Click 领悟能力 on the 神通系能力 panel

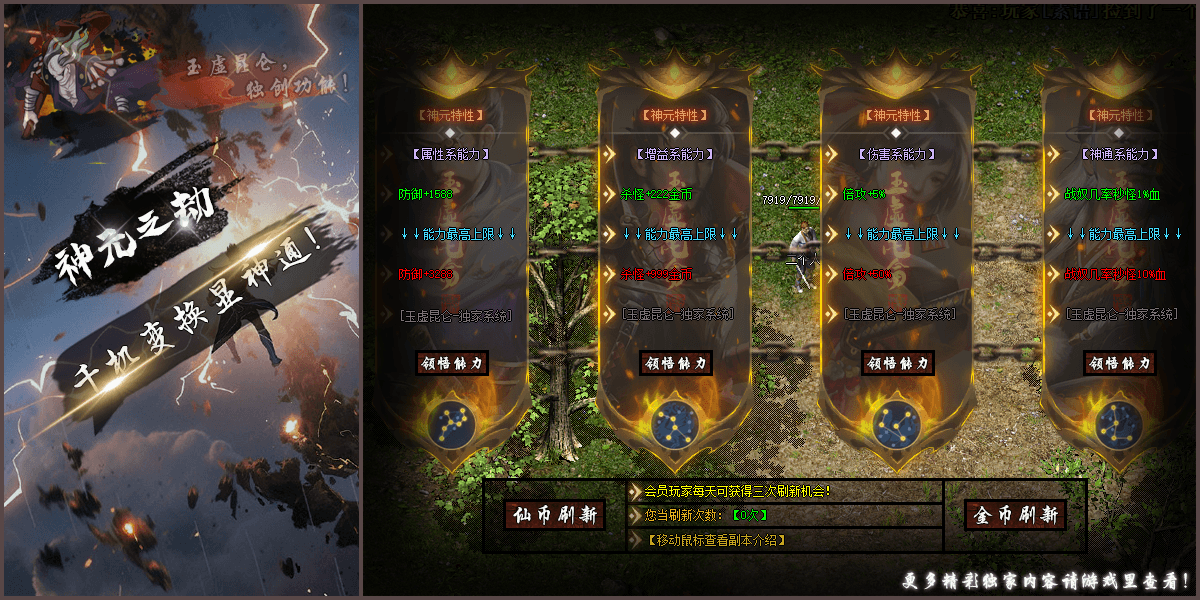click(x=1120, y=363)
